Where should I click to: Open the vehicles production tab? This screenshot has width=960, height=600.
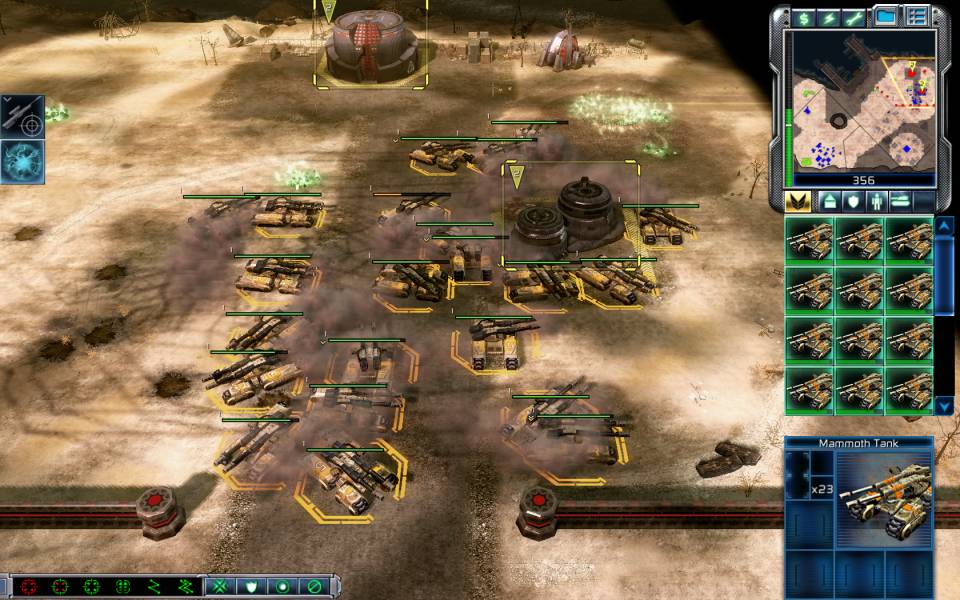tap(899, 201)
